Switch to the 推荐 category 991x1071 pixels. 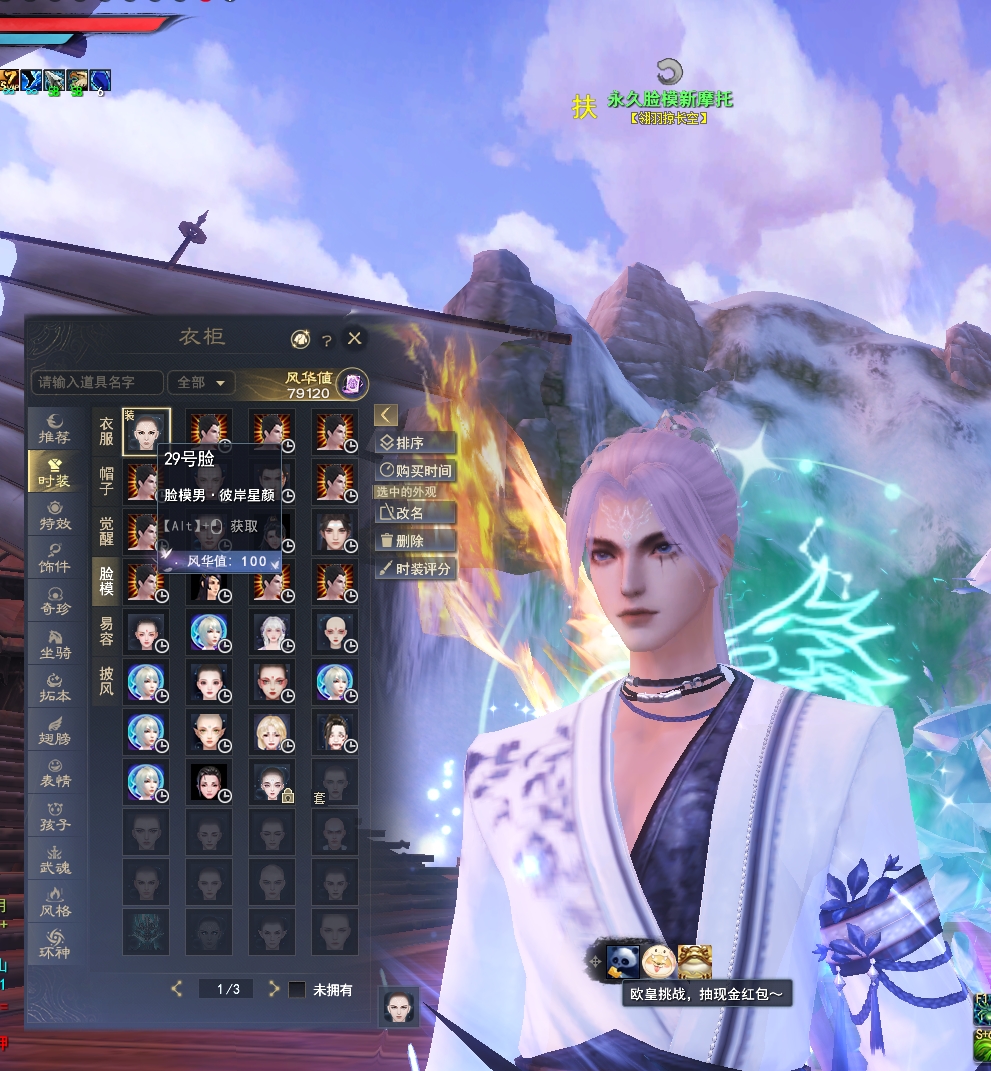click(x=54, y=427)
